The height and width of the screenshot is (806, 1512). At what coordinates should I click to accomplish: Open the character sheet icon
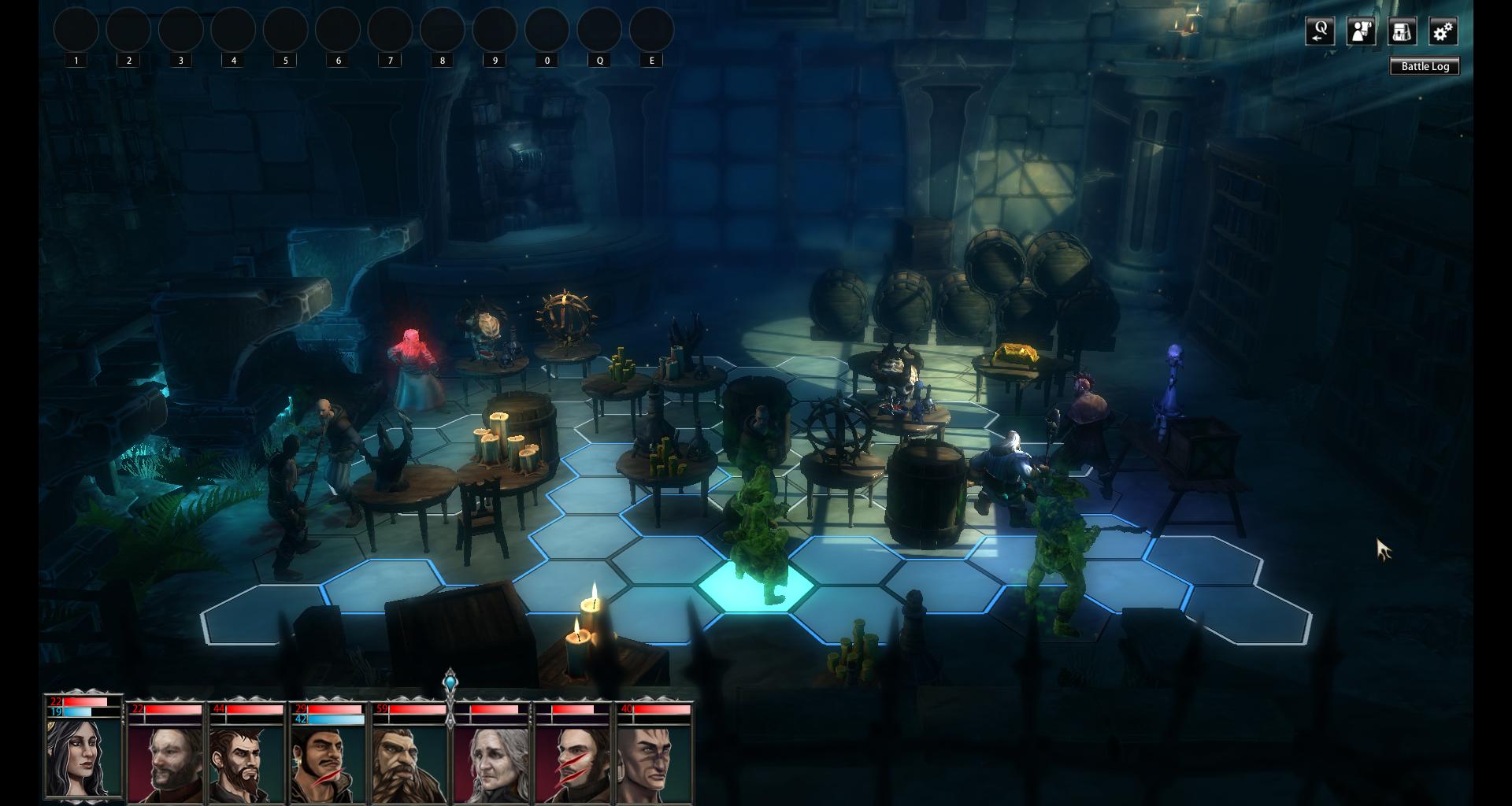click(1361, 31)
